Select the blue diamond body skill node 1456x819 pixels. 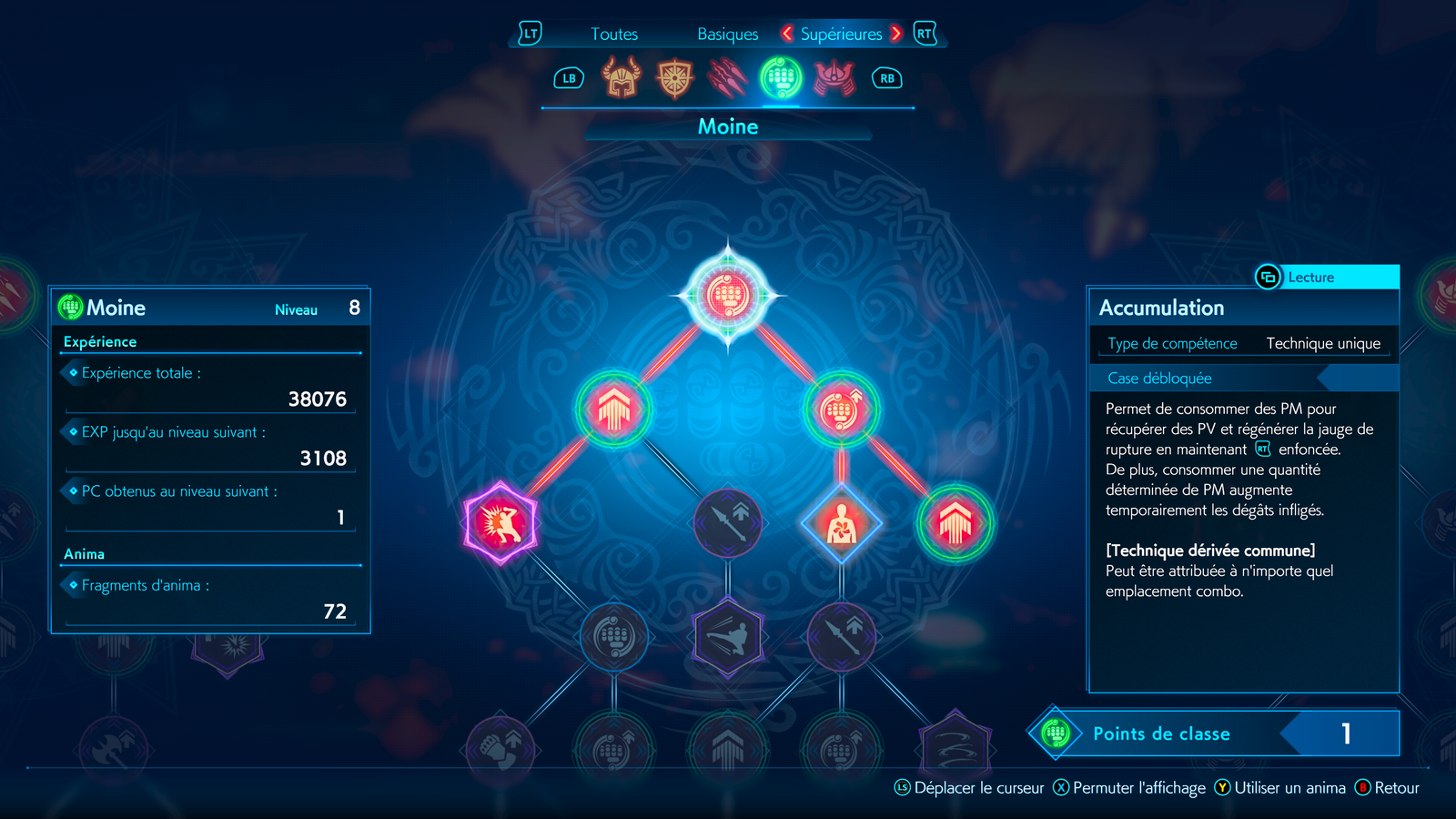[x=842, y=523]
